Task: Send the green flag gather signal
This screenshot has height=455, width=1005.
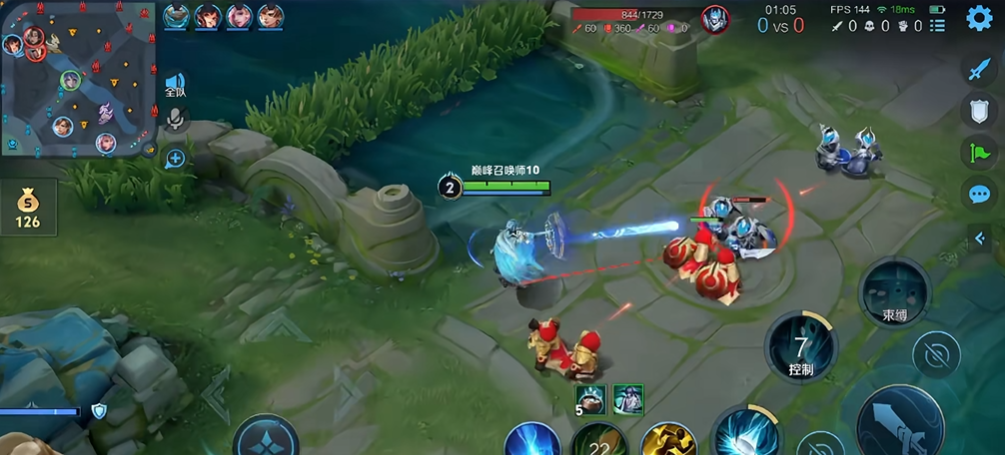Action: point(979,152)
